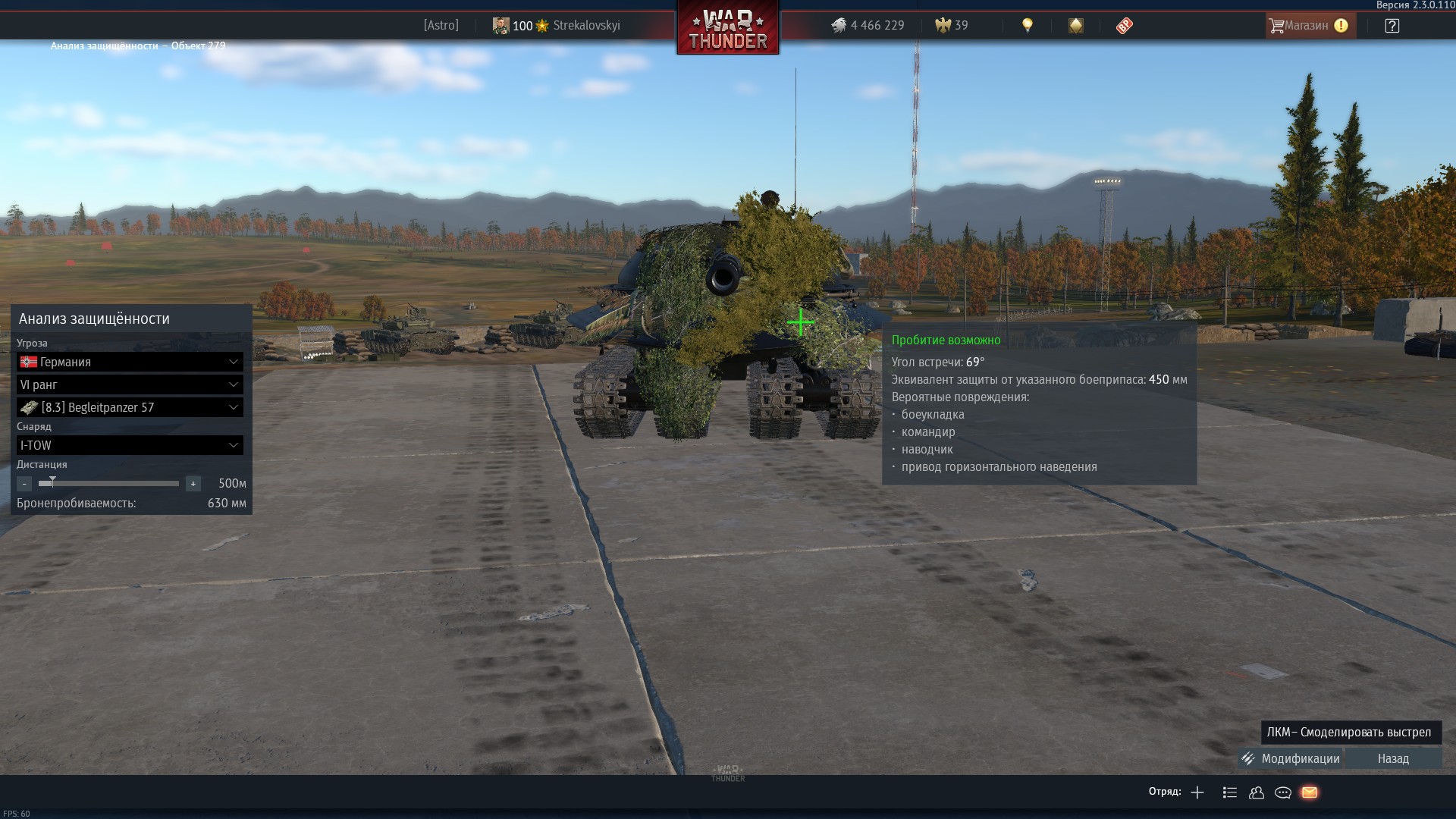This screenshot has width=1456, height=819.
Task: Open the Strekalovskyi player profile
Action: click(586, 25)
